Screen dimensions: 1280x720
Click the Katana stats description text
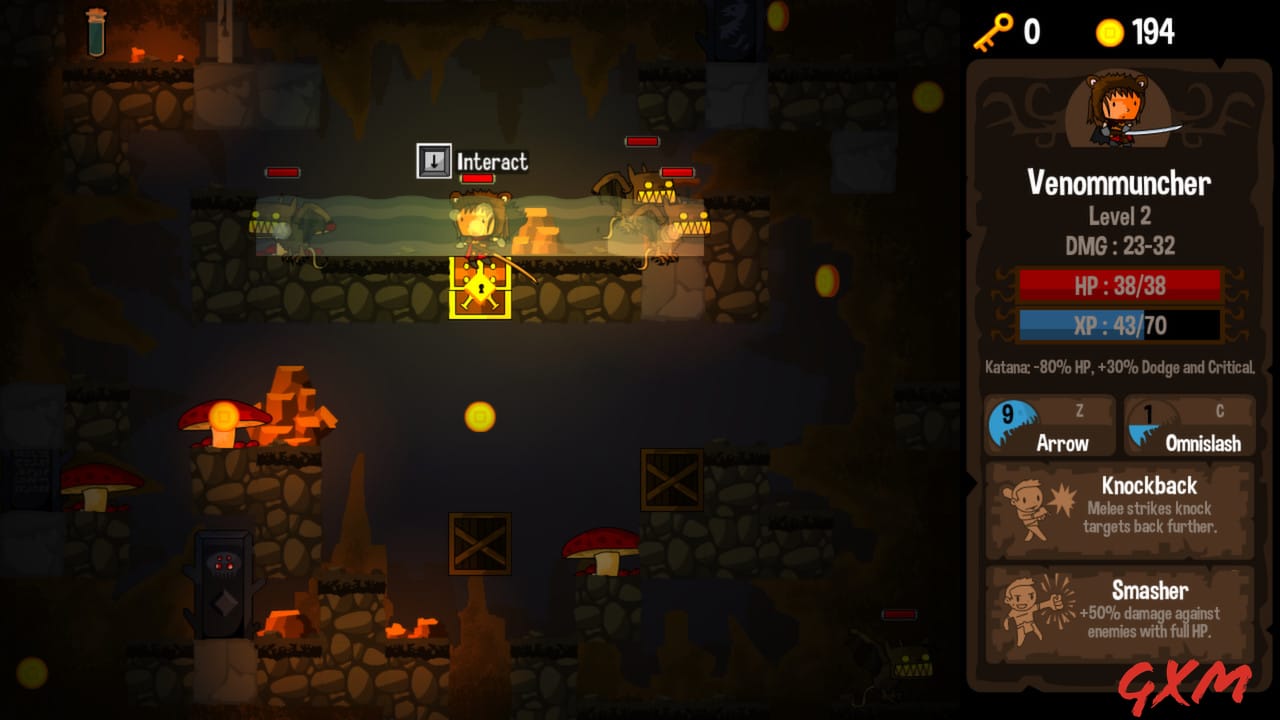coord(1118,367)
